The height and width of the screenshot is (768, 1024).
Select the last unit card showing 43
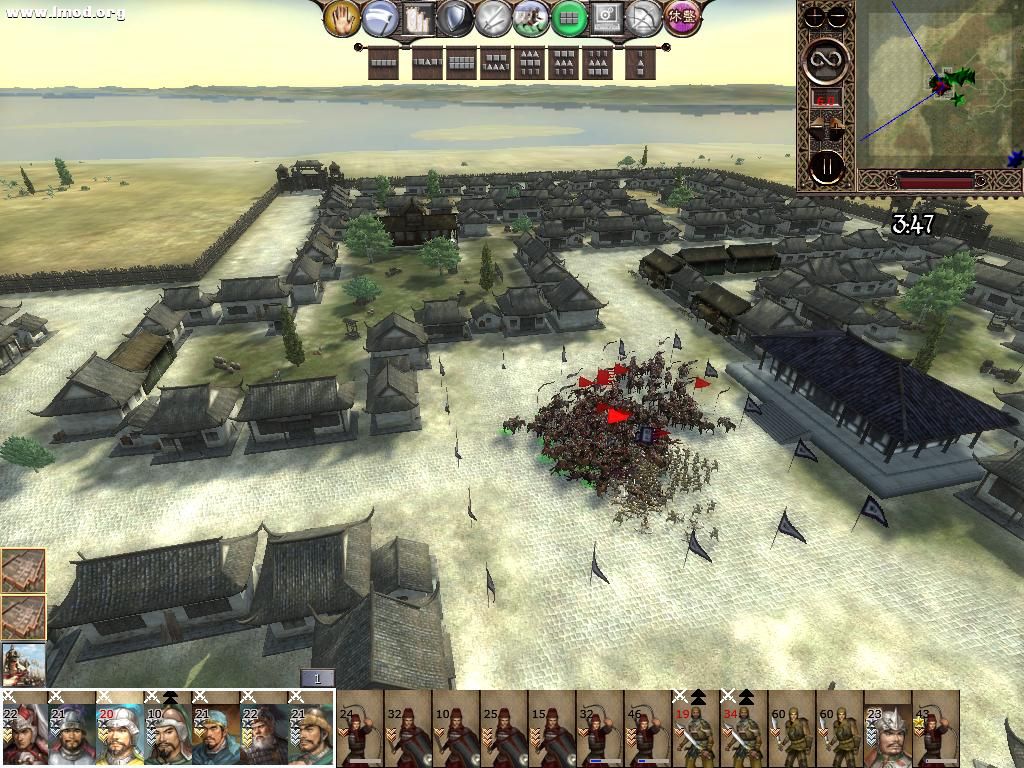coord(936,729)
